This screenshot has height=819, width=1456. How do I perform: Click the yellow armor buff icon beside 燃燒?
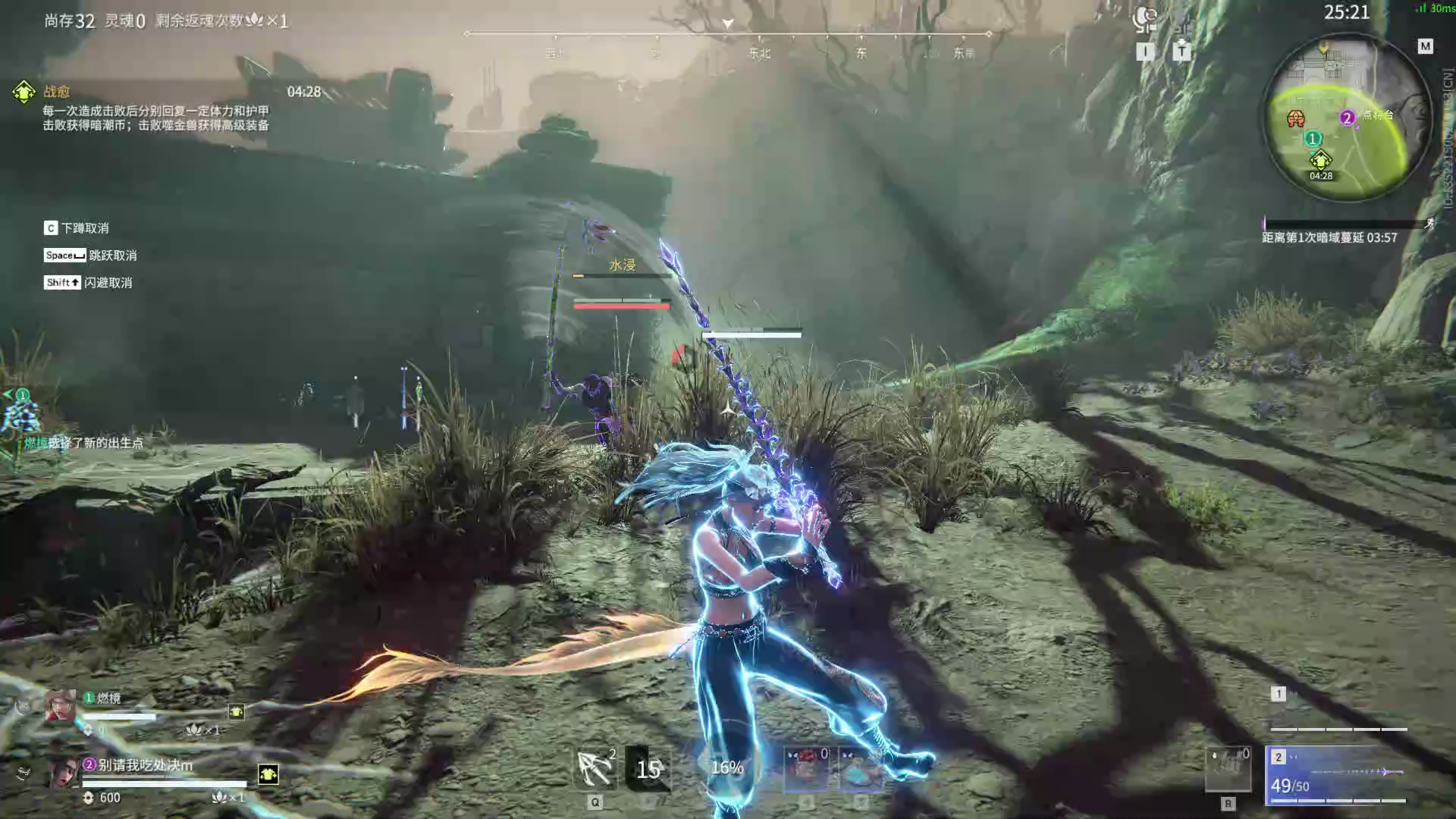point(237,711)
